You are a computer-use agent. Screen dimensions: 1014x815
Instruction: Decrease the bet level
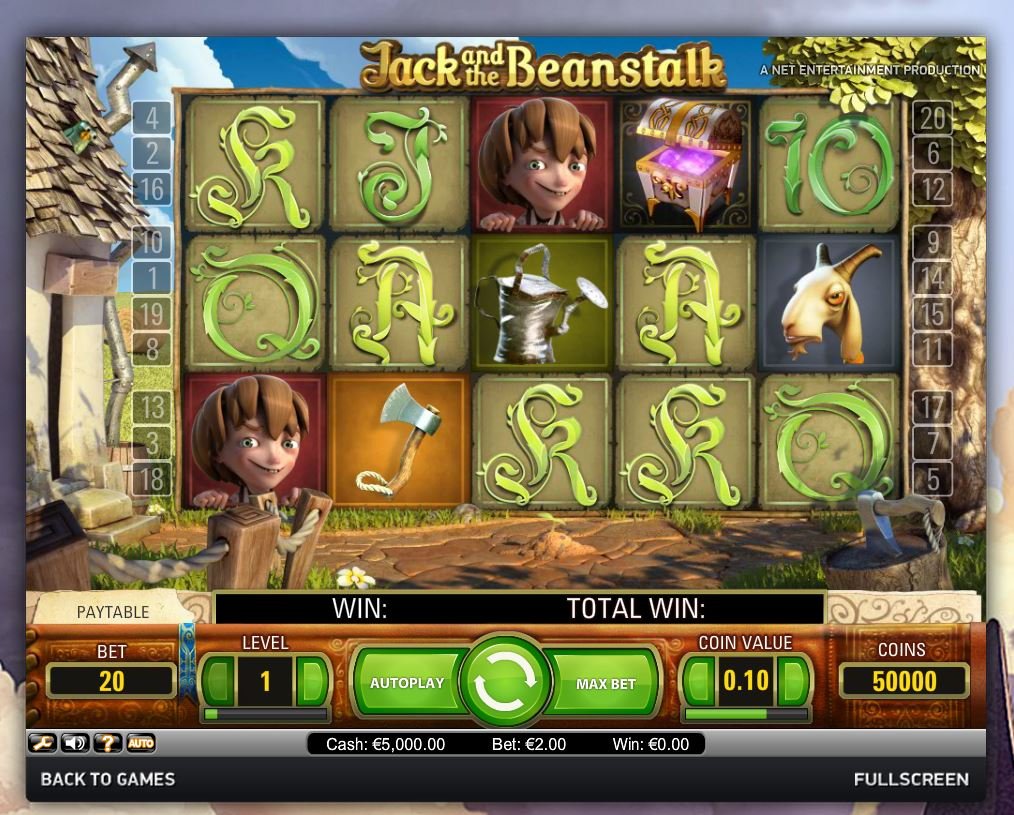pyautogui.click(x=218, y=682)
